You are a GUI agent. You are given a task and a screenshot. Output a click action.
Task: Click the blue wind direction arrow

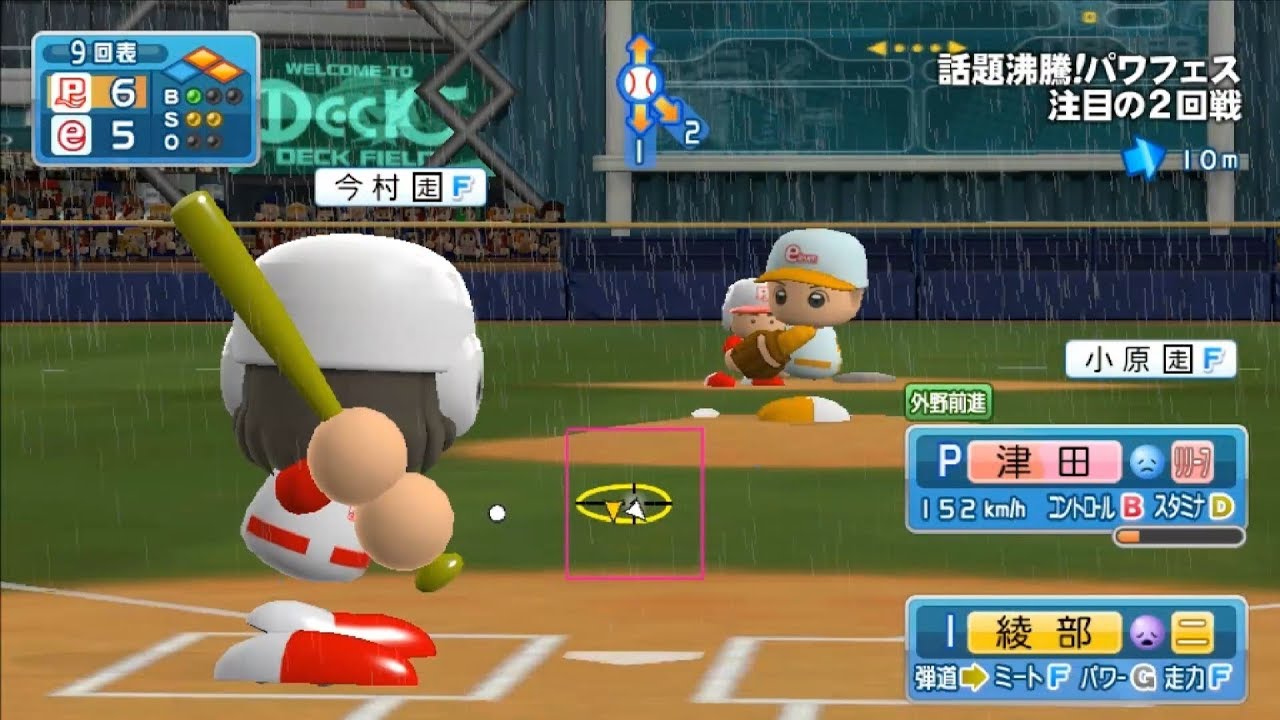[x=1143, y=158]
